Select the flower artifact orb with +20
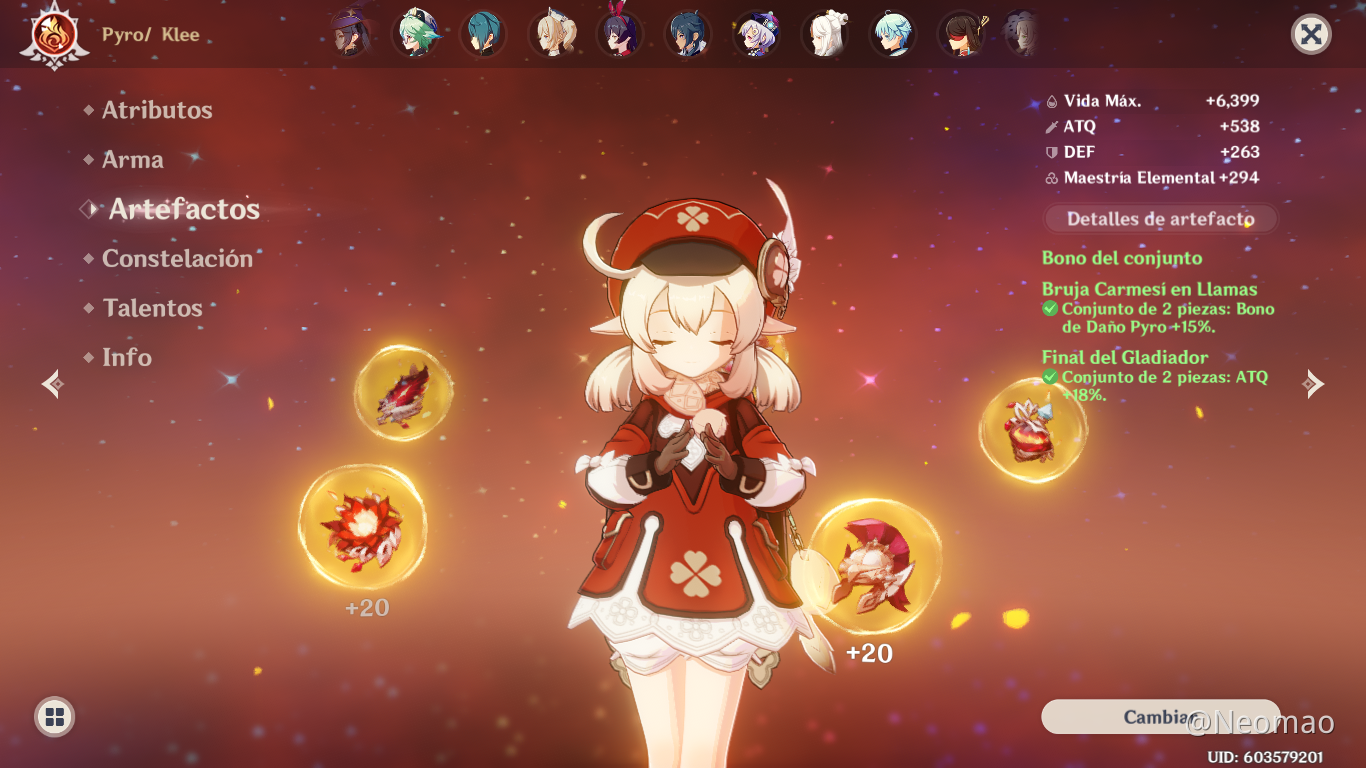This screenshot has width=1366, height=768. (363, 527)
